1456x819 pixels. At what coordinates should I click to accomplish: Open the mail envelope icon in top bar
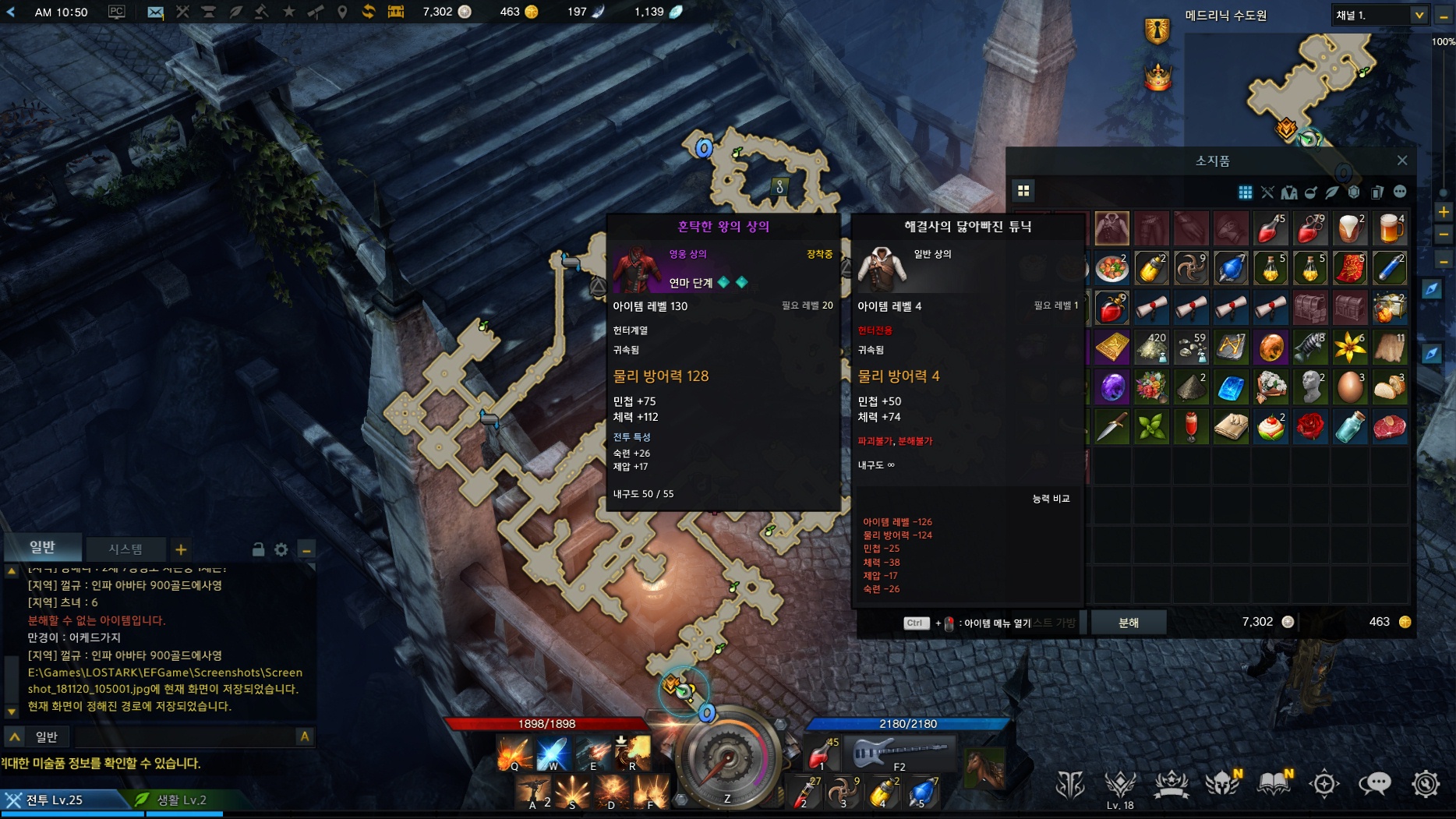pos(155,12)
